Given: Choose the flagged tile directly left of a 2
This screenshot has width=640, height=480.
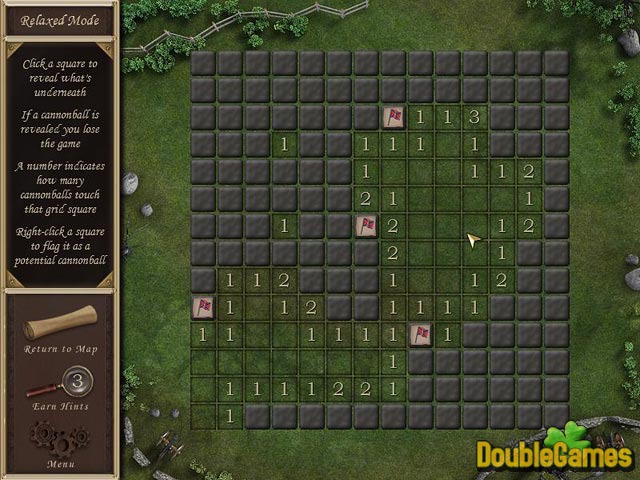Looking at the screenshot, I should (x=366, y=226).
